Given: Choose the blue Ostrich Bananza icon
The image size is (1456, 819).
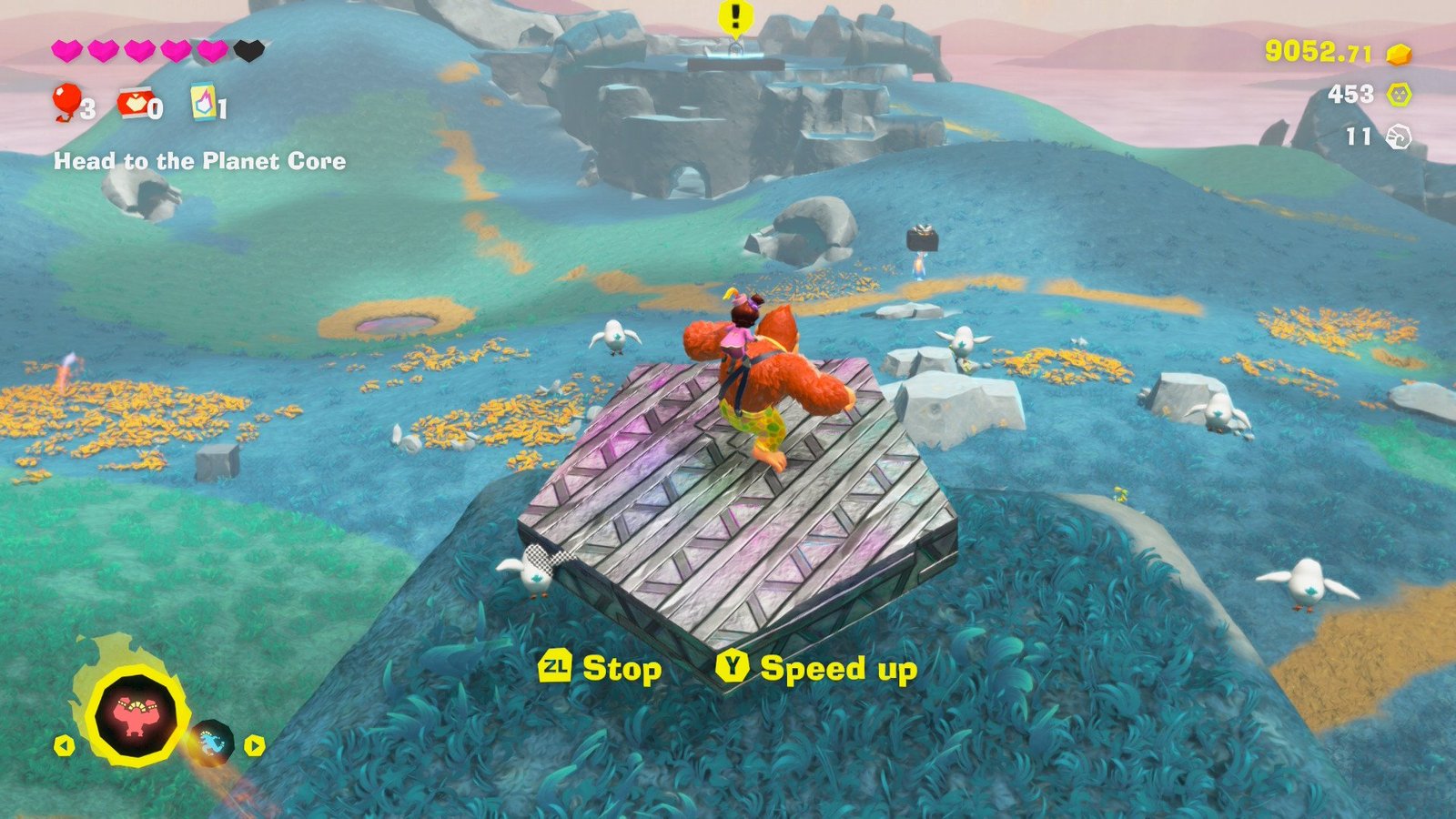Looking at the screenshot, I should coord(214,743).
